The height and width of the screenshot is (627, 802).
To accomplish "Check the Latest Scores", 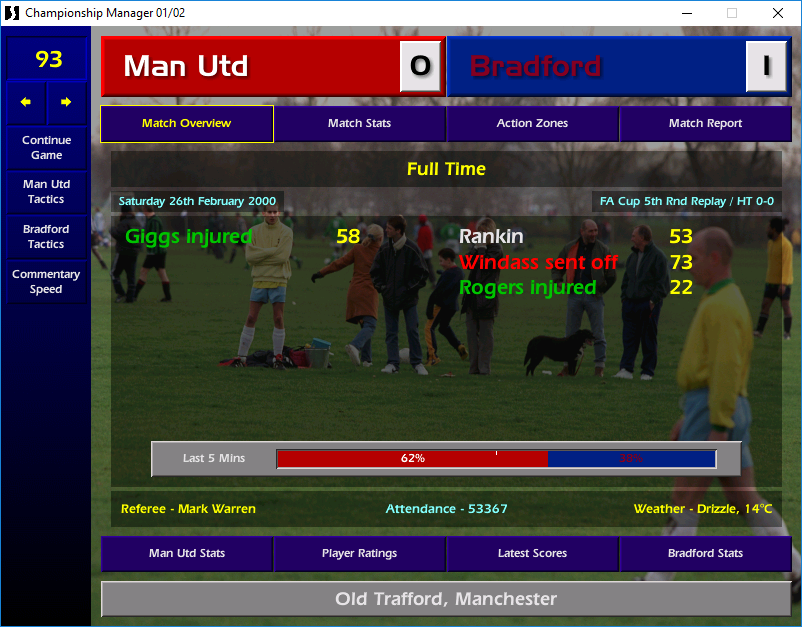I will pyautogui.click(x=532, y=553).
